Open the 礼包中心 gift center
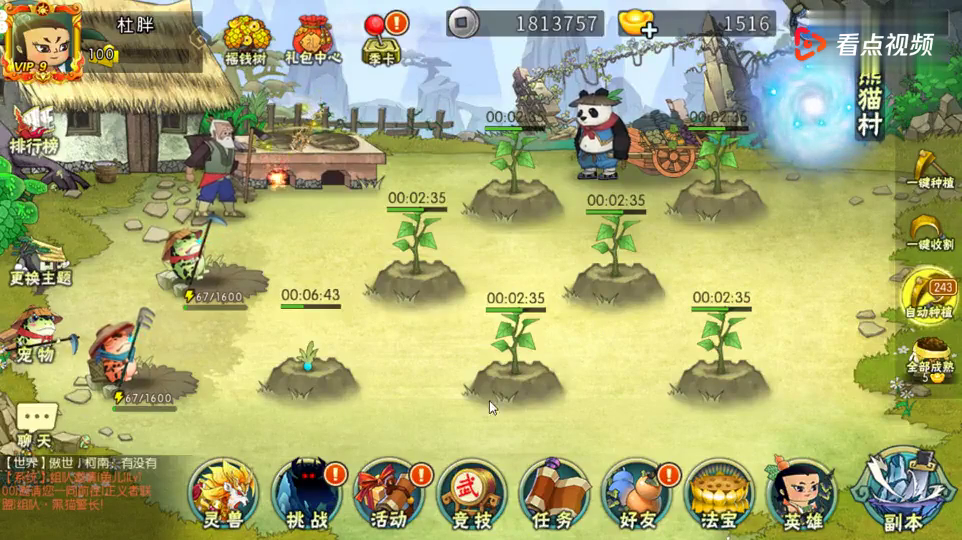The image size is (962, 540). (x=315, y=38)
